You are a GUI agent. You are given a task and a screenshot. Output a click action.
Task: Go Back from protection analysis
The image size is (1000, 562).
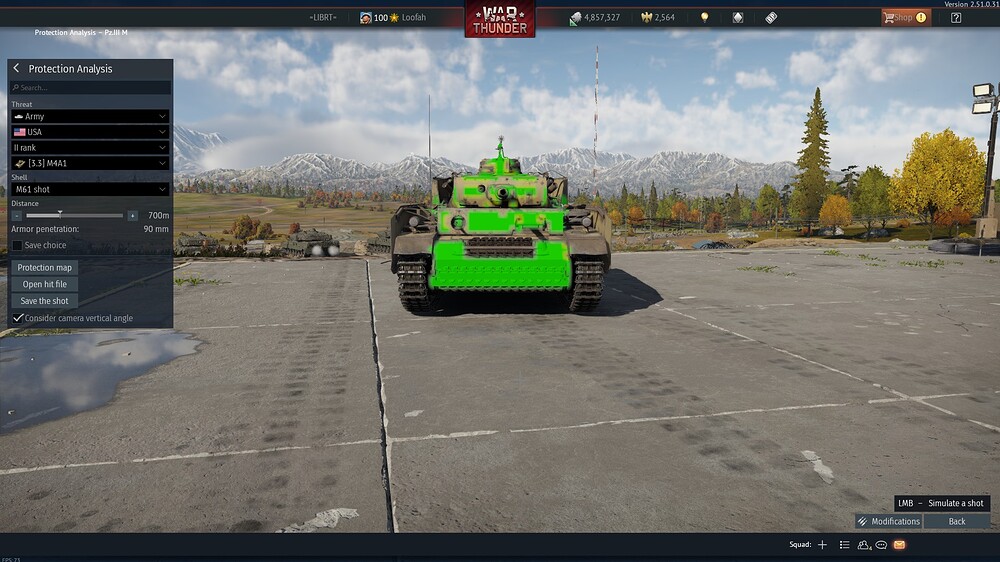coord(957,521)
